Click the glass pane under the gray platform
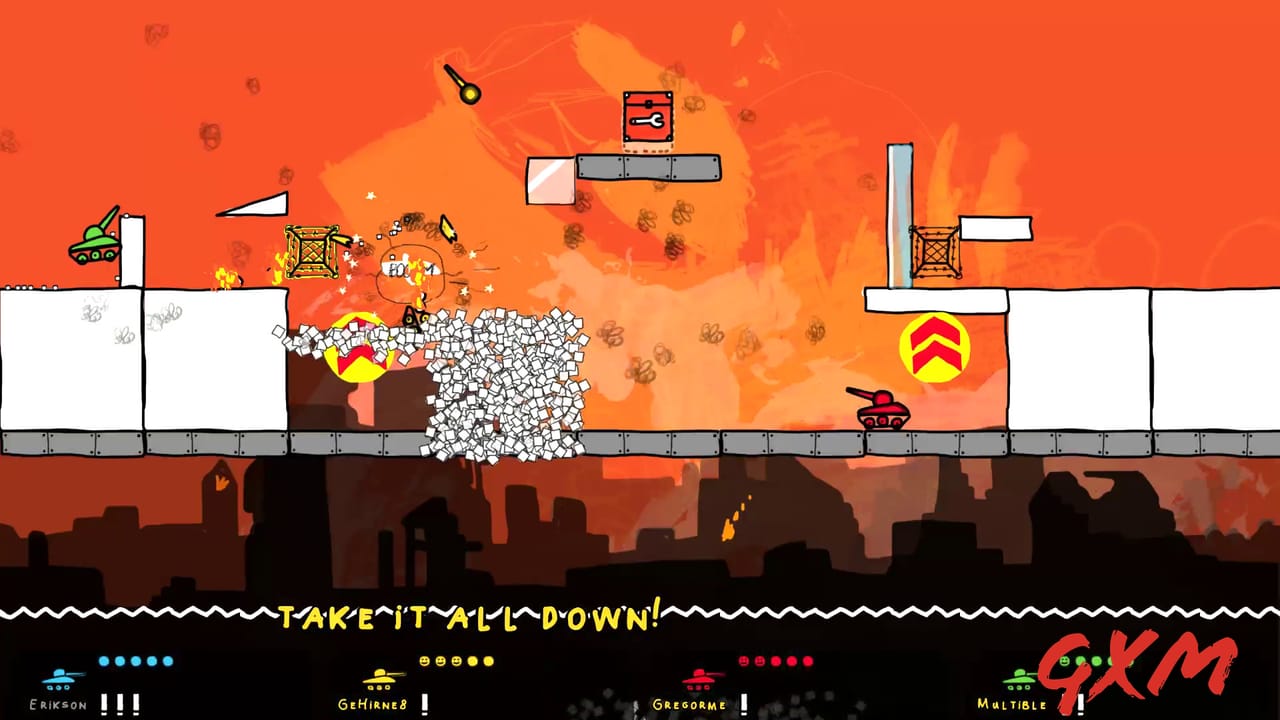 pos(549,180)
